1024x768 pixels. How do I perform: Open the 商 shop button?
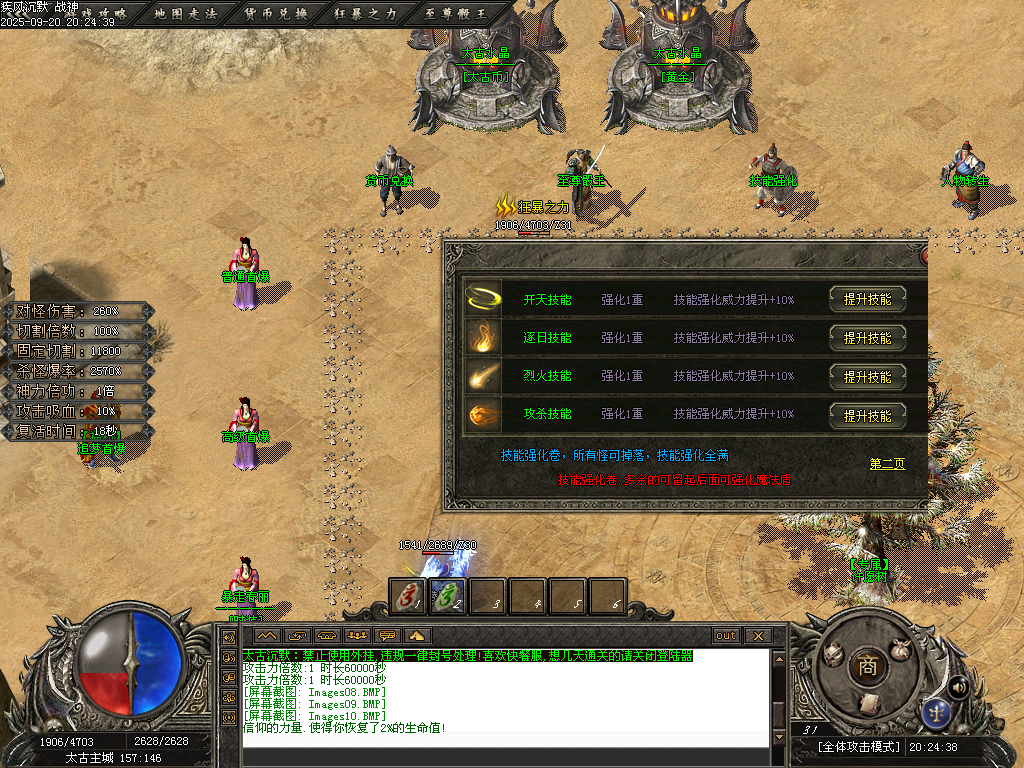click(x=866, y=667)
